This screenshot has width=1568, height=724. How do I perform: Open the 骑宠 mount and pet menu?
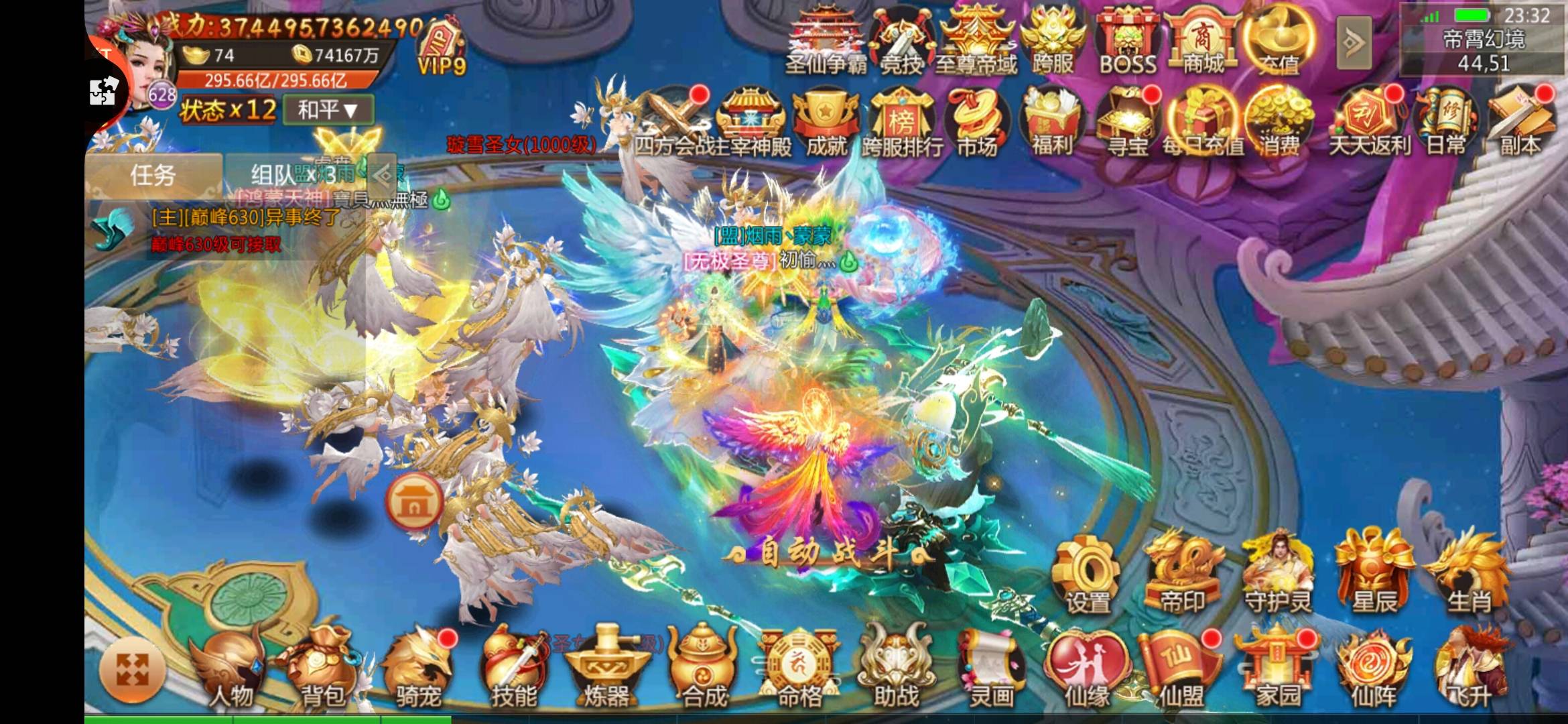[417, 671]
